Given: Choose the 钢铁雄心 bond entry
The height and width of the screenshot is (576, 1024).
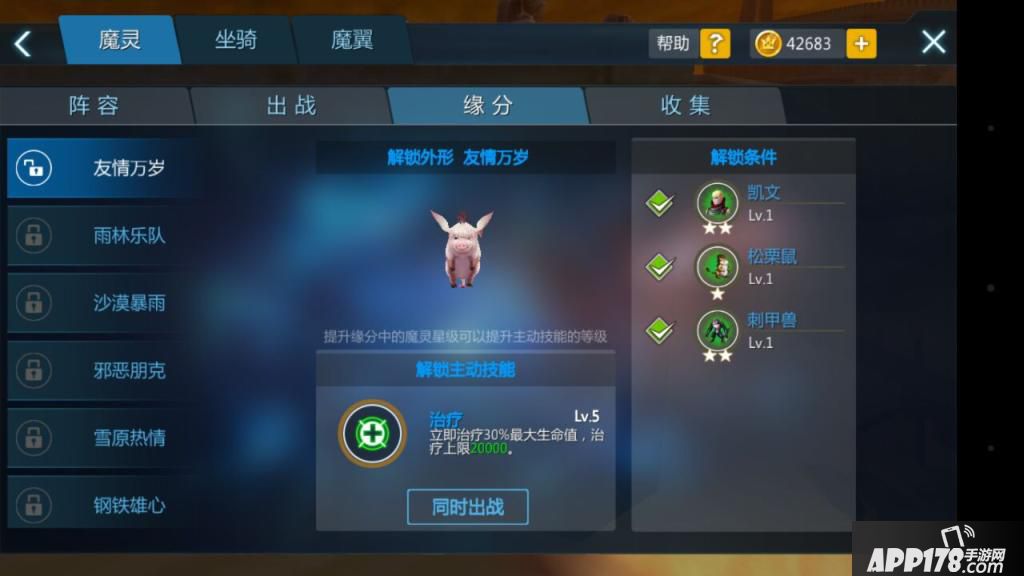Looking at the screenshot, I should 102,506.
